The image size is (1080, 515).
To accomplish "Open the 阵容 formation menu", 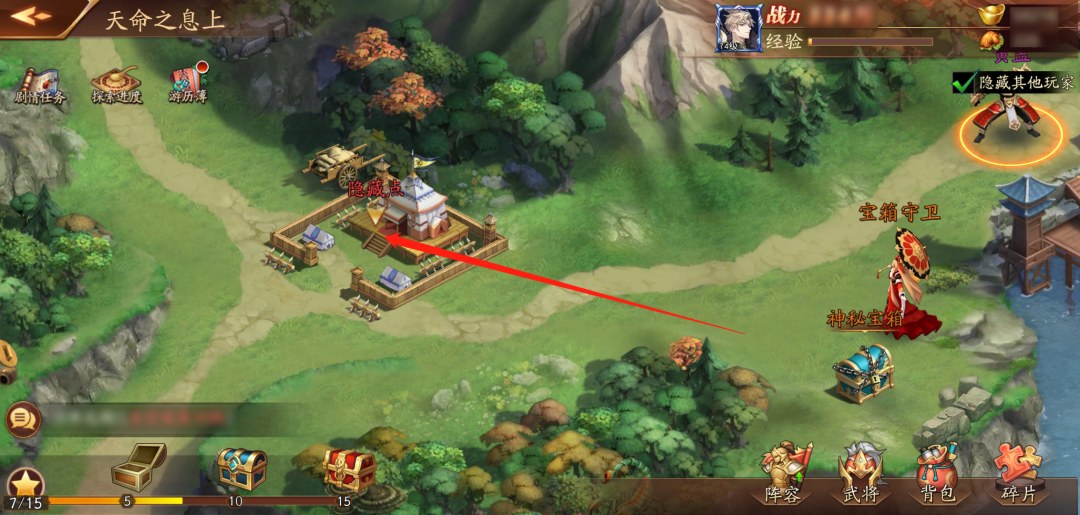I will [x=785, y=472].
